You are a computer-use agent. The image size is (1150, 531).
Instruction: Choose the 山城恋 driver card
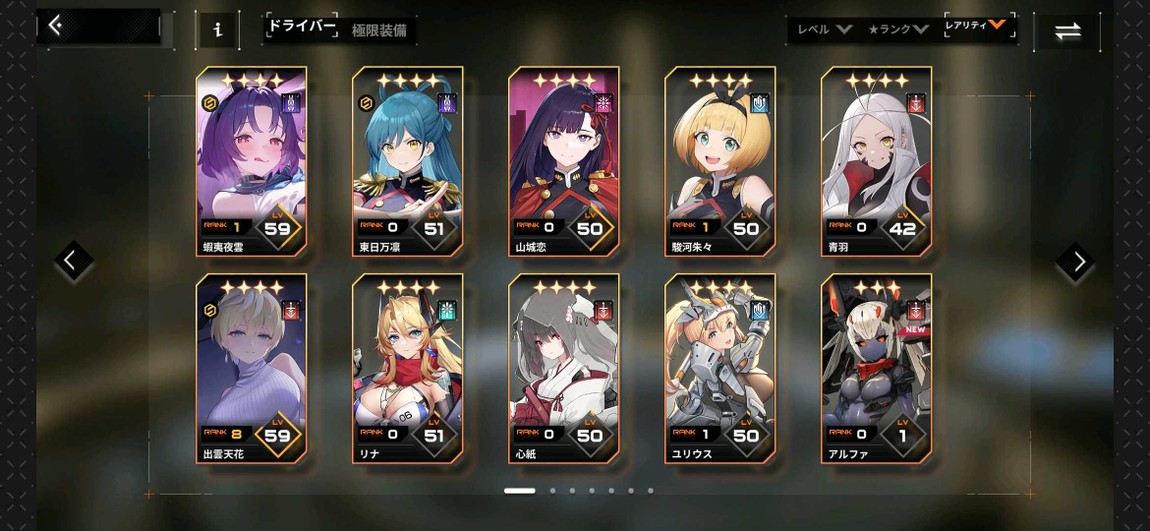(563, 160)
